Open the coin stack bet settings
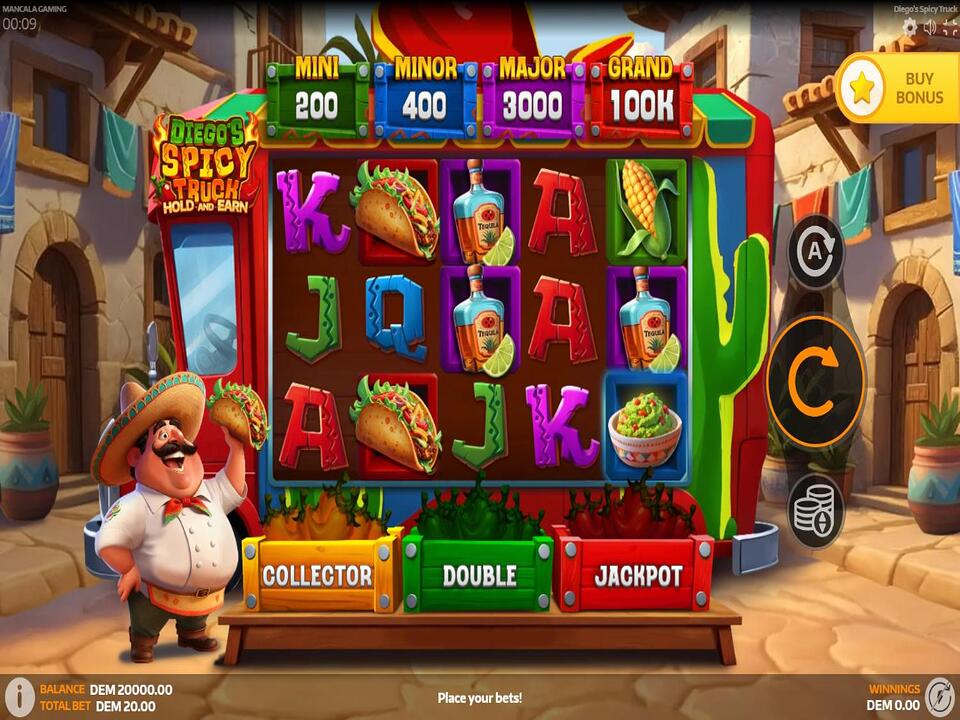 tap(815, 511)
